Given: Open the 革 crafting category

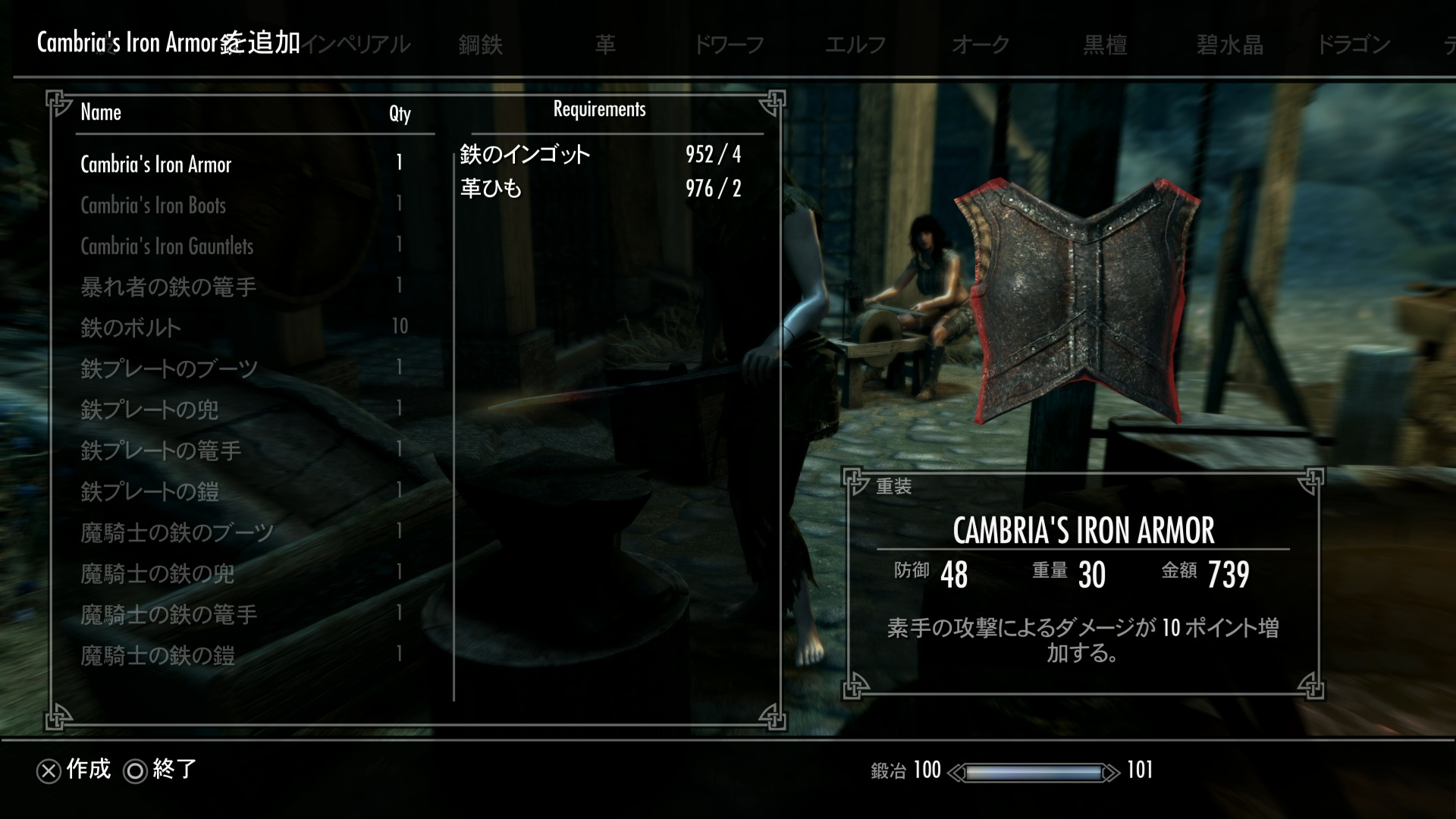Looking at the screenshot, I should [x=605, y=45].
